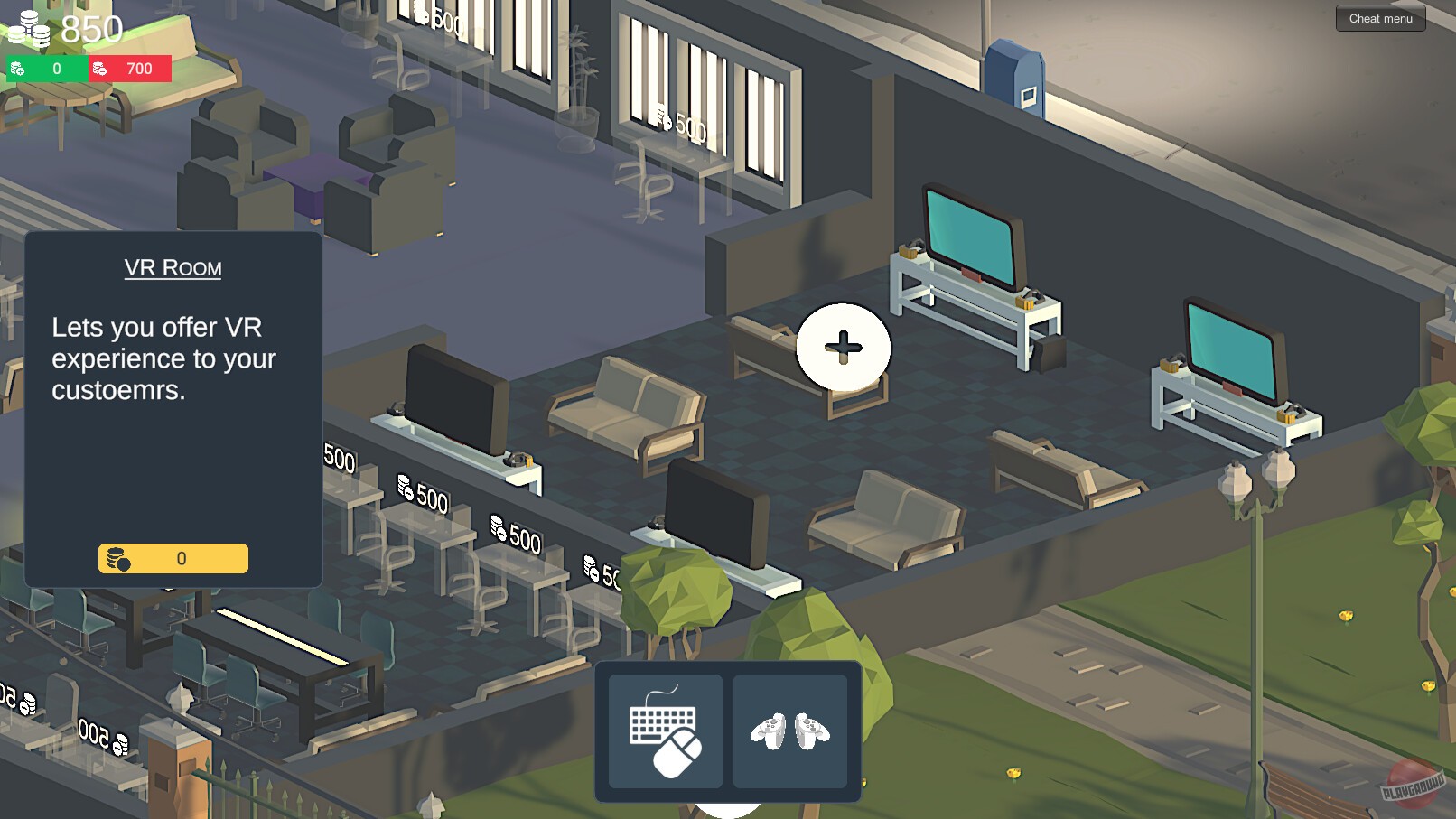Click the monitor on the left lounge shelf

[x=456, y=397]
